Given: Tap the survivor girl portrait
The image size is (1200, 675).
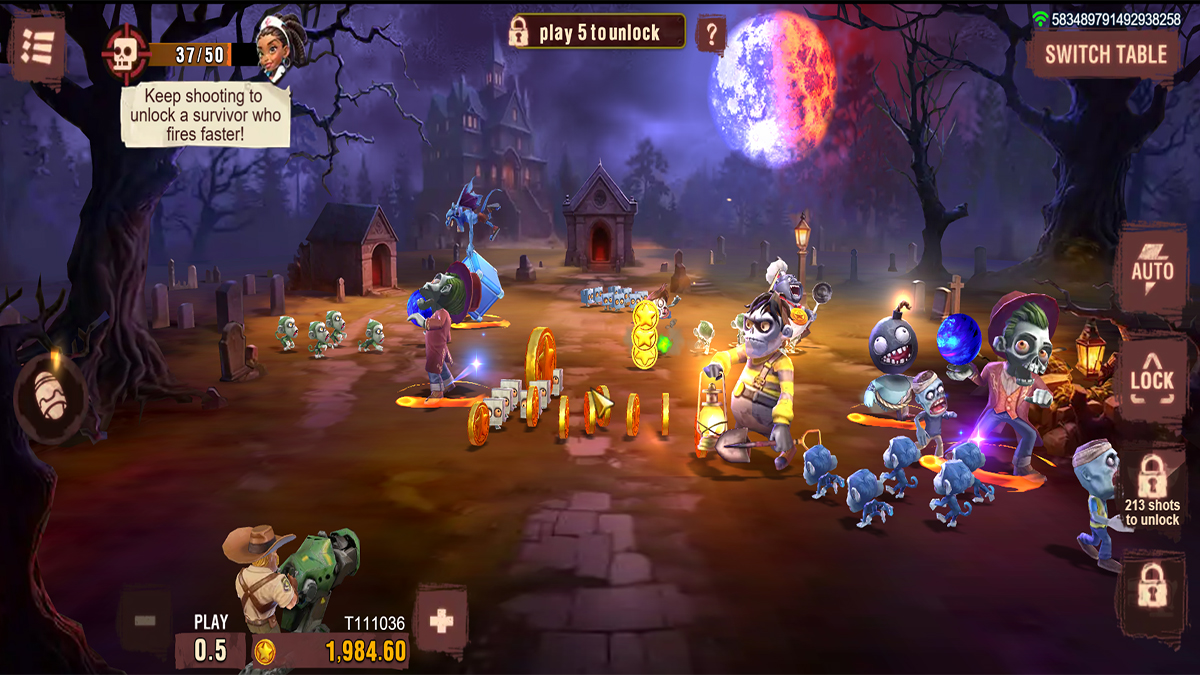Looking at the screenshot, I should pyautogui.click(x=277, y=47).
